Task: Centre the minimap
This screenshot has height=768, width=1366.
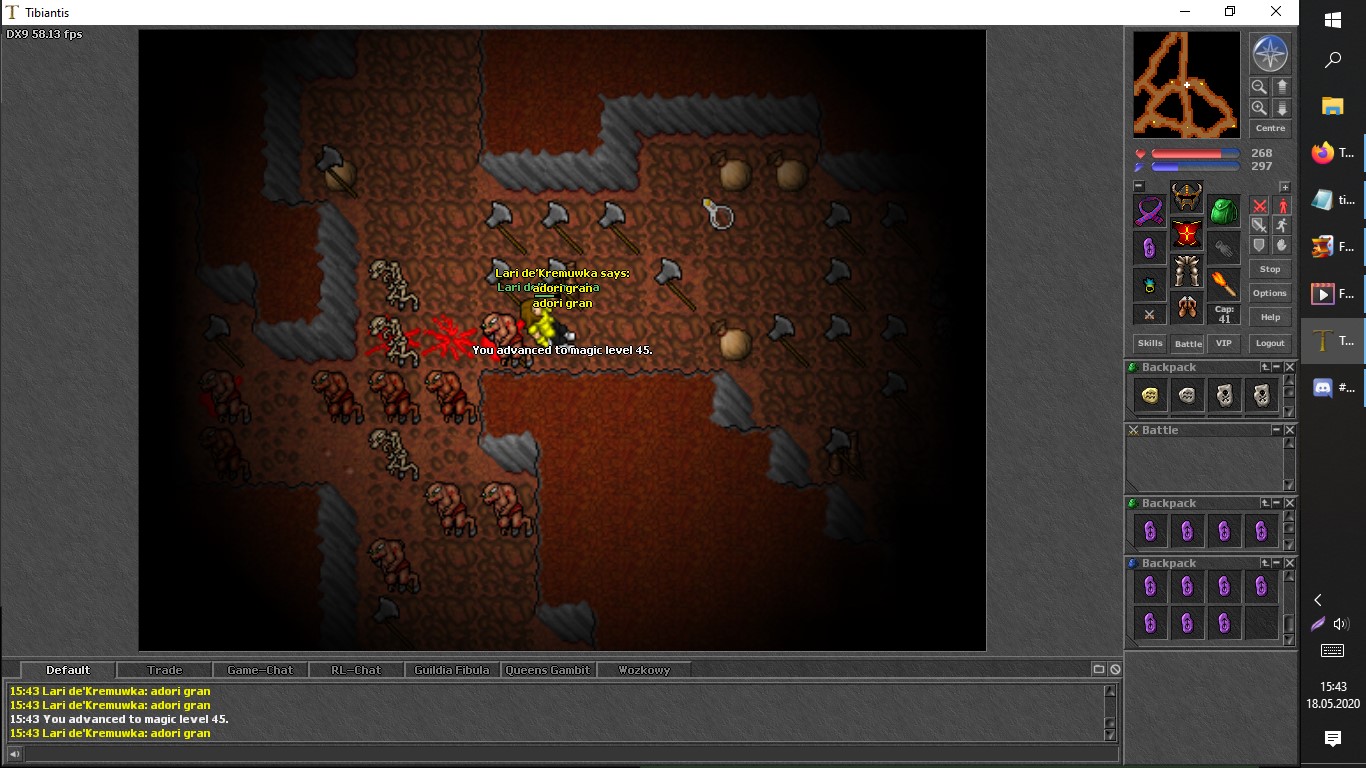Action: (1270, 128)
